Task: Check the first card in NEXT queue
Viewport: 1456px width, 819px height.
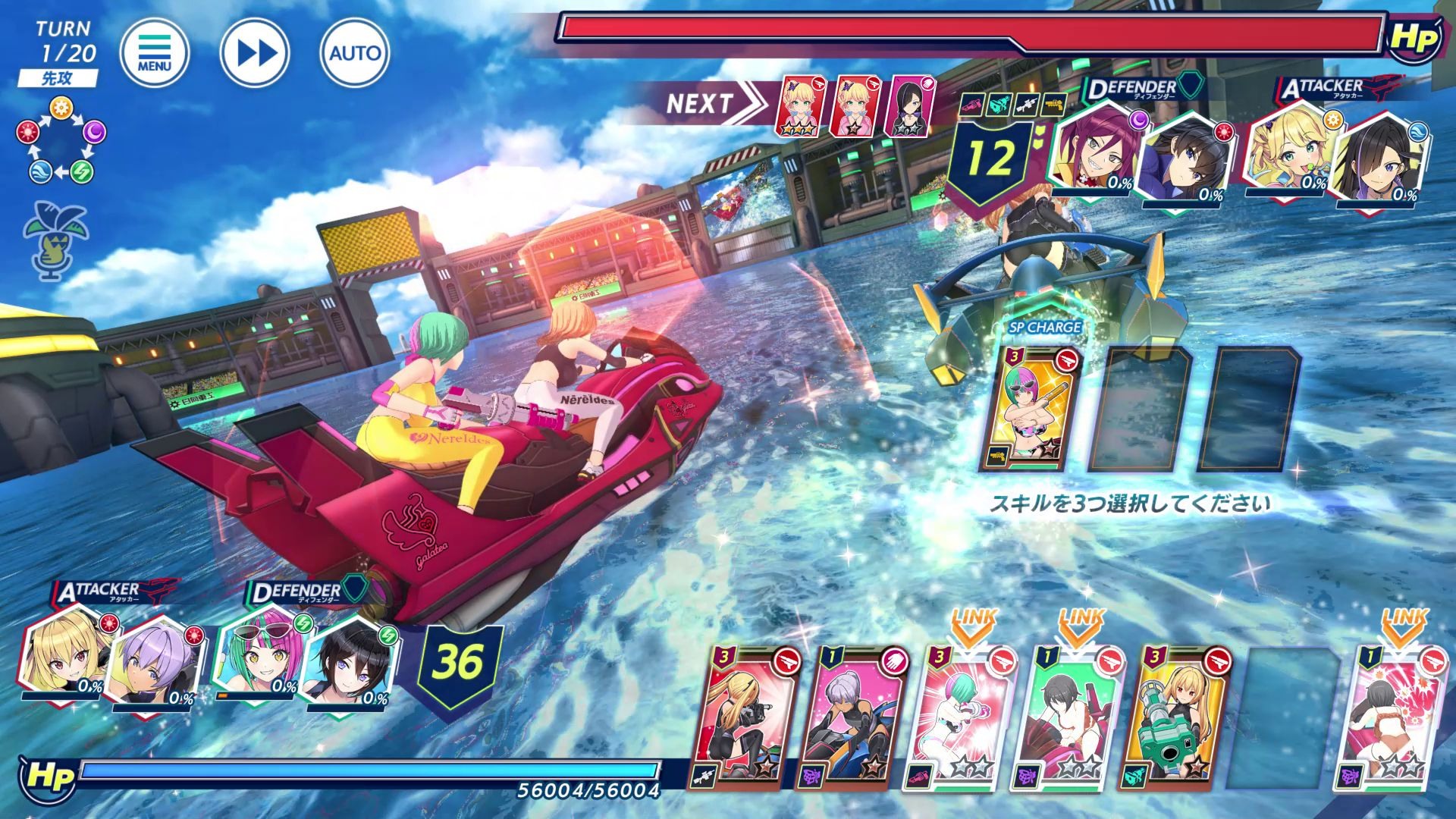Action: click(801, 106)
